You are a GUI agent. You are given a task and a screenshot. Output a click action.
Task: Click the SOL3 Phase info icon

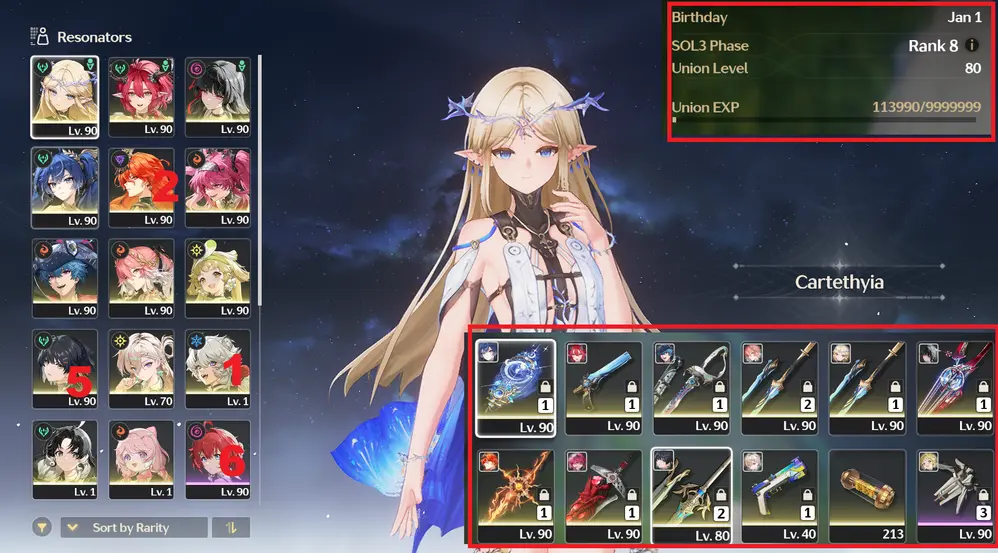coord(972,46)
